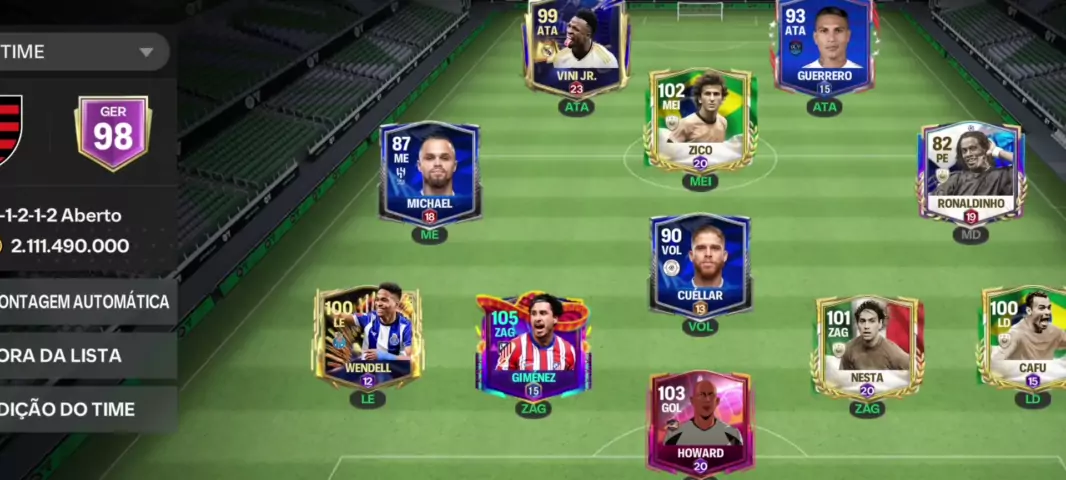This screenshot has height=480, width=1066.
Task: Open the Fora da Lista menu
Action: click(x=85, y=355)
